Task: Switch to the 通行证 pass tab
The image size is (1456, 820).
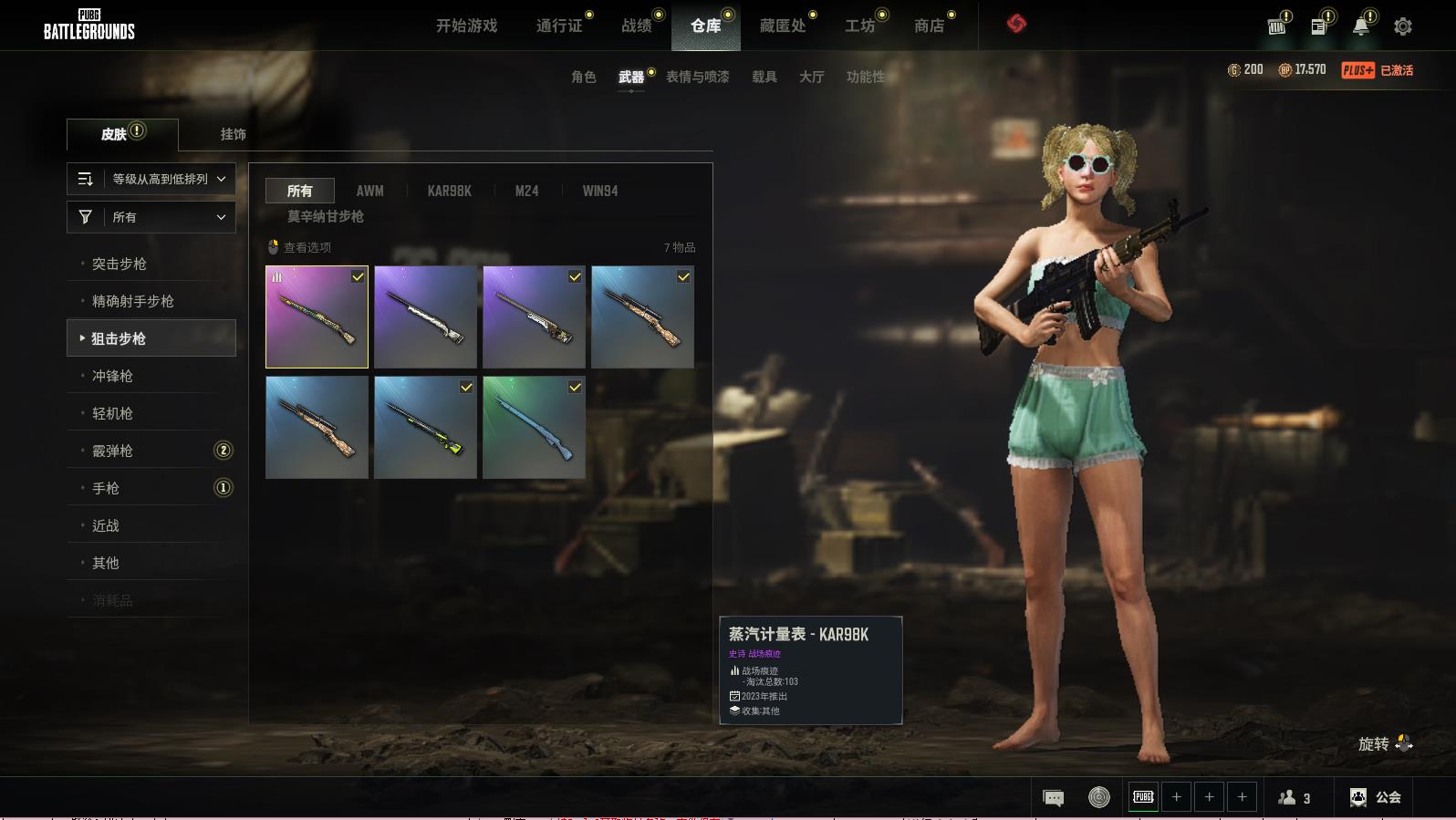Action: click(x=559, y=26)
